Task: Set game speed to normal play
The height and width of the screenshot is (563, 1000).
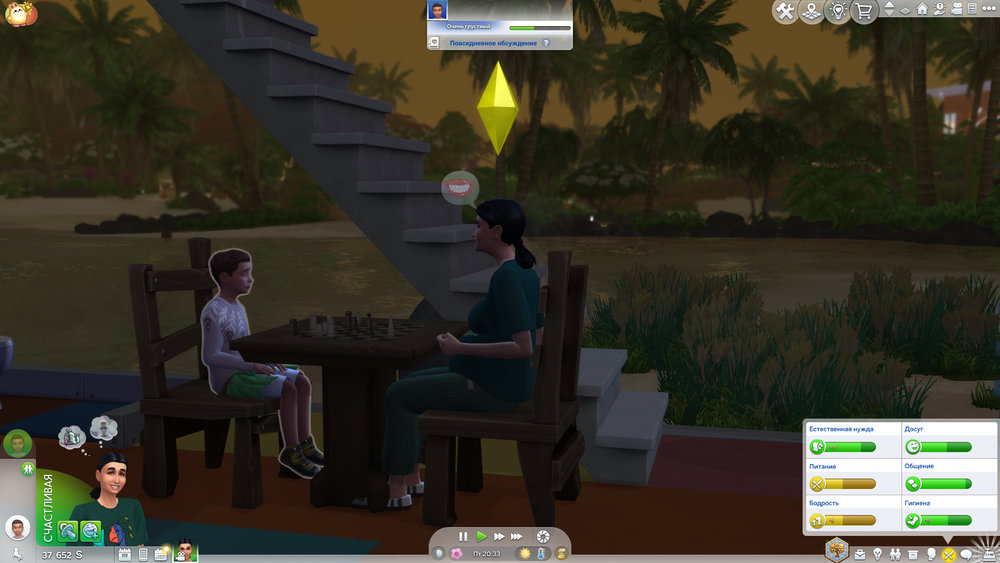Action: click(x=481, y=537)
